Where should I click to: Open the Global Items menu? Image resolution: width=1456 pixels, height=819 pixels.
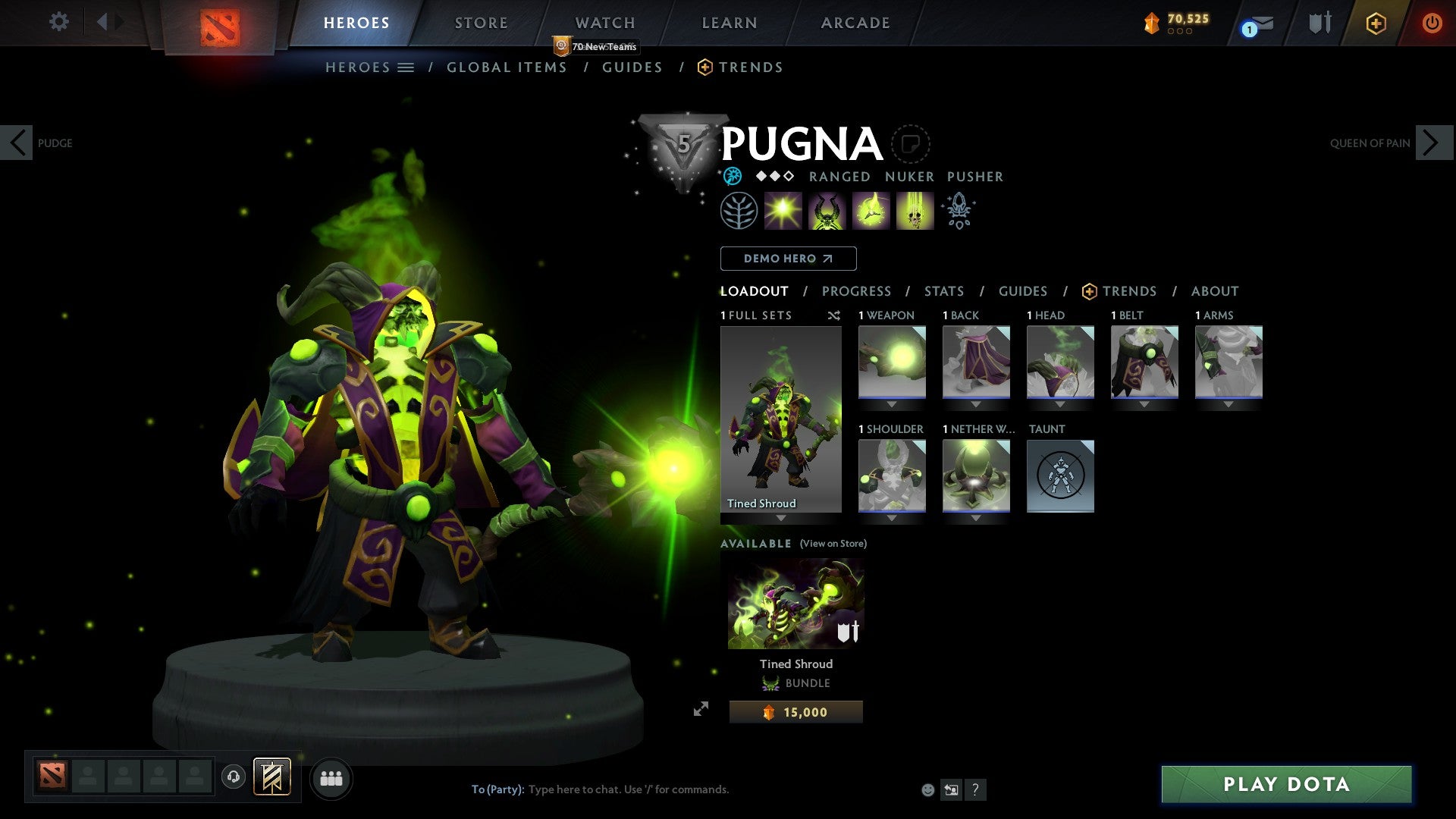(507, 67)
